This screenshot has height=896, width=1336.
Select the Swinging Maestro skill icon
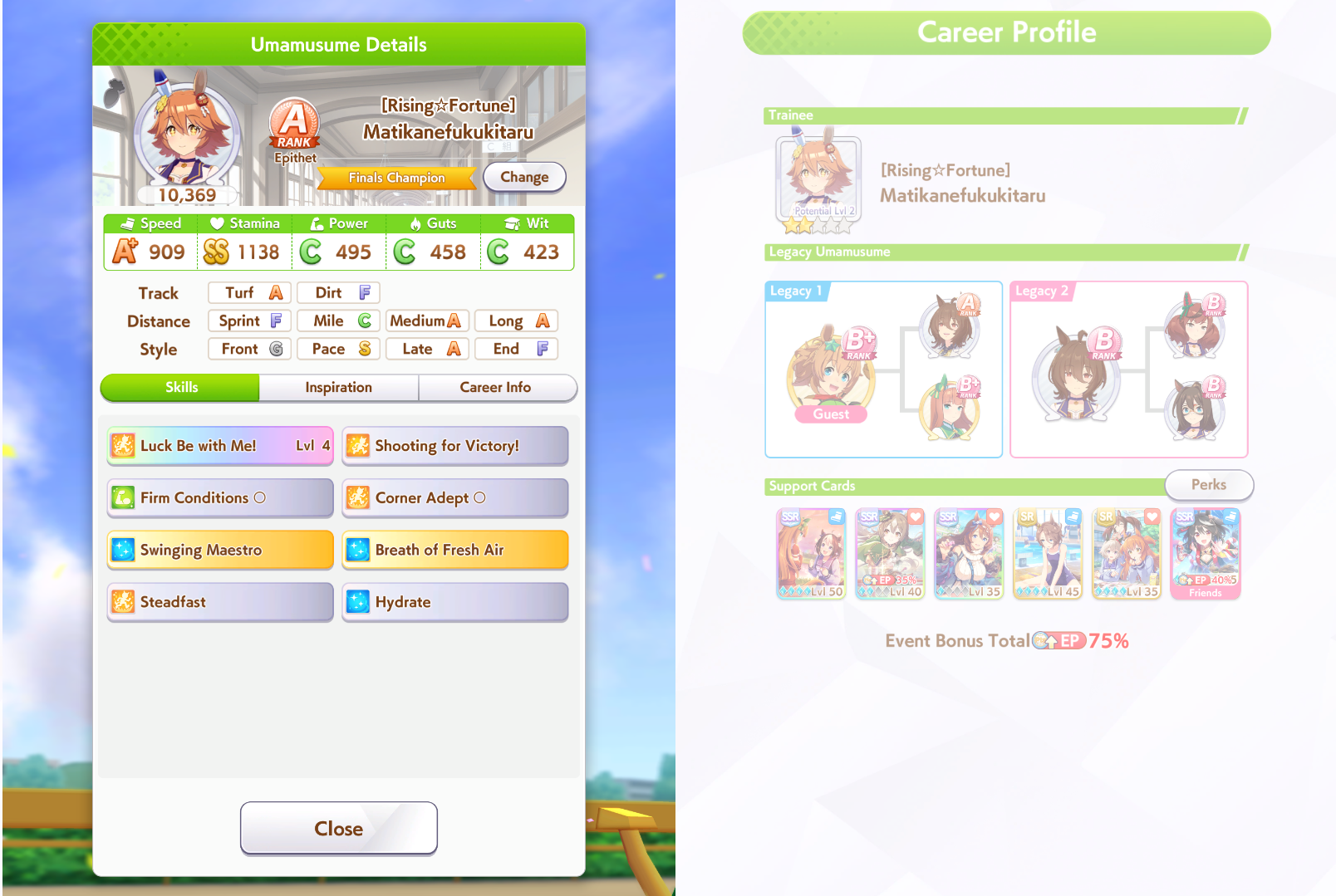point(122,550)
